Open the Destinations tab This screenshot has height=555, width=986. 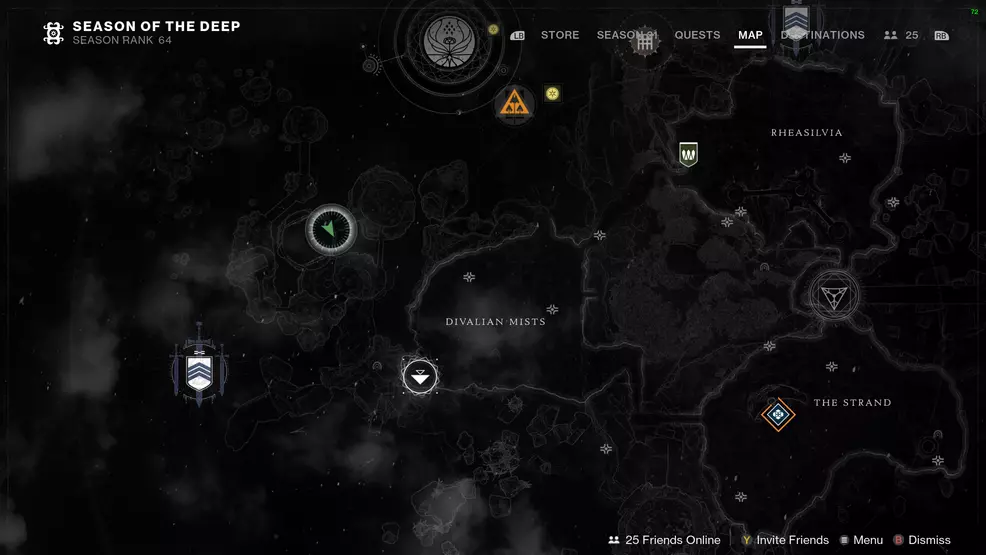823,35
